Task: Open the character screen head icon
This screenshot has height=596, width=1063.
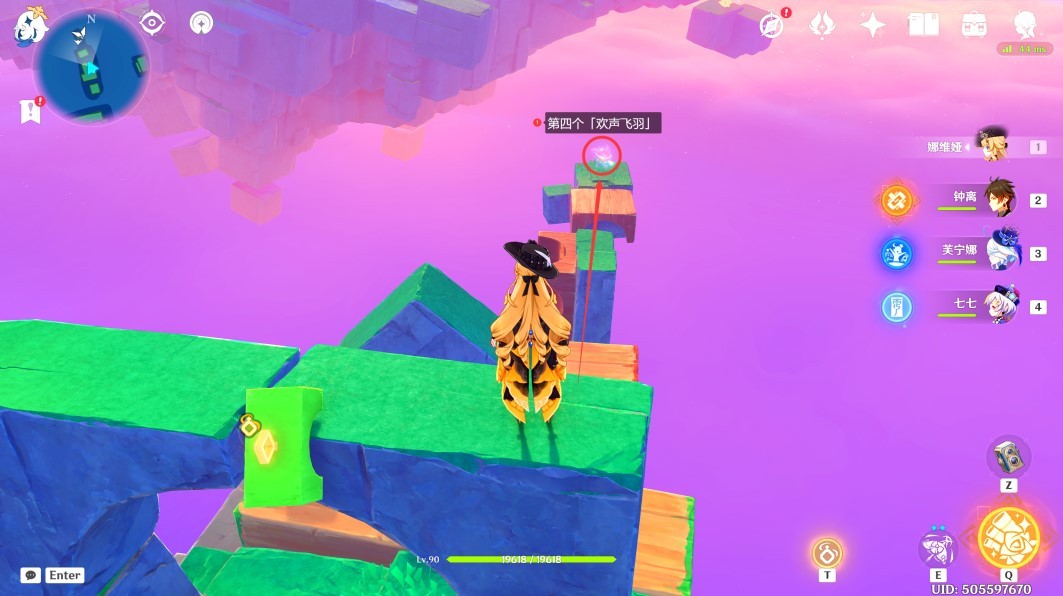Action: point(1024,26)
